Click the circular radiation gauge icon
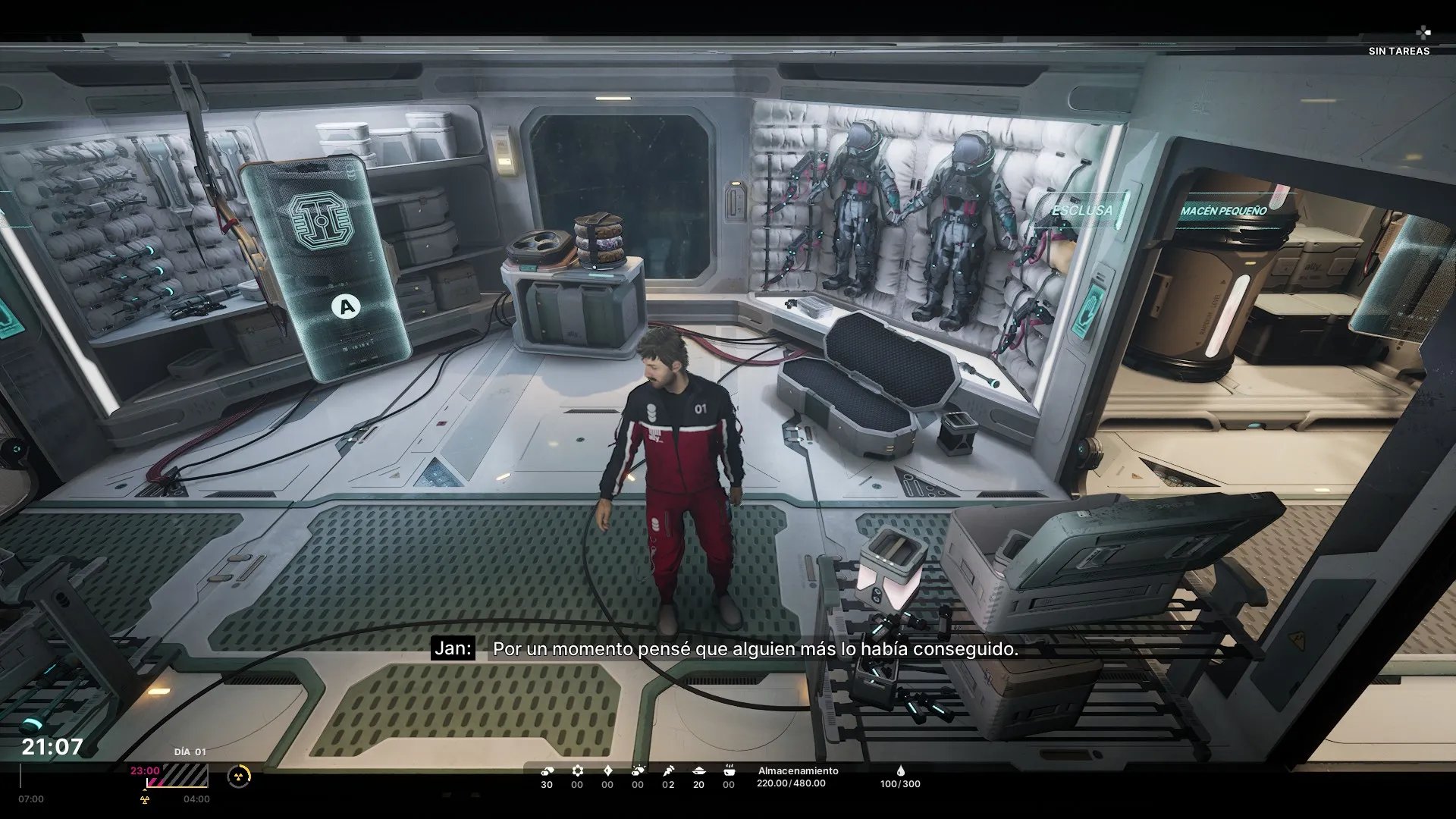This screenshot has width=1456, height=819. (x=239, y=777)
